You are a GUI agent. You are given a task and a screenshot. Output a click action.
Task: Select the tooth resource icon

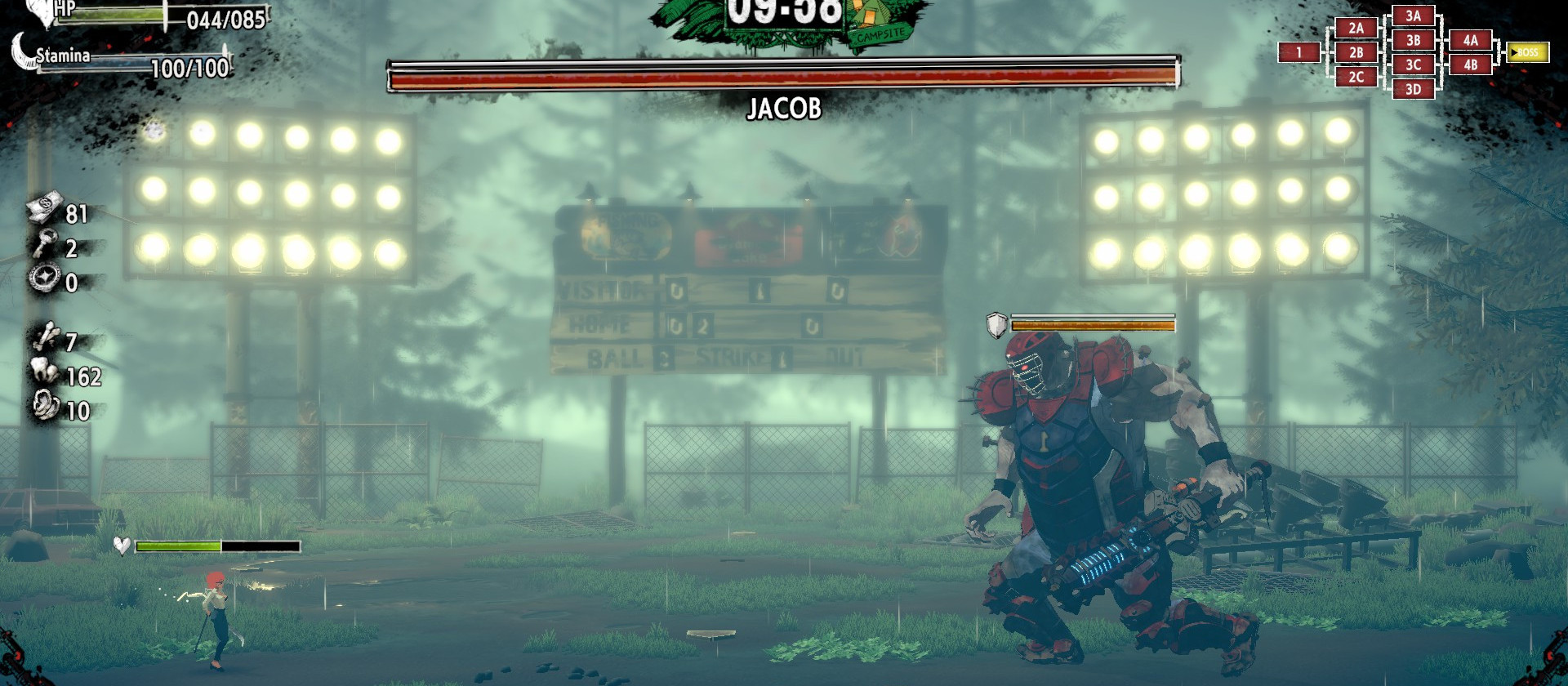click(45, 372)
